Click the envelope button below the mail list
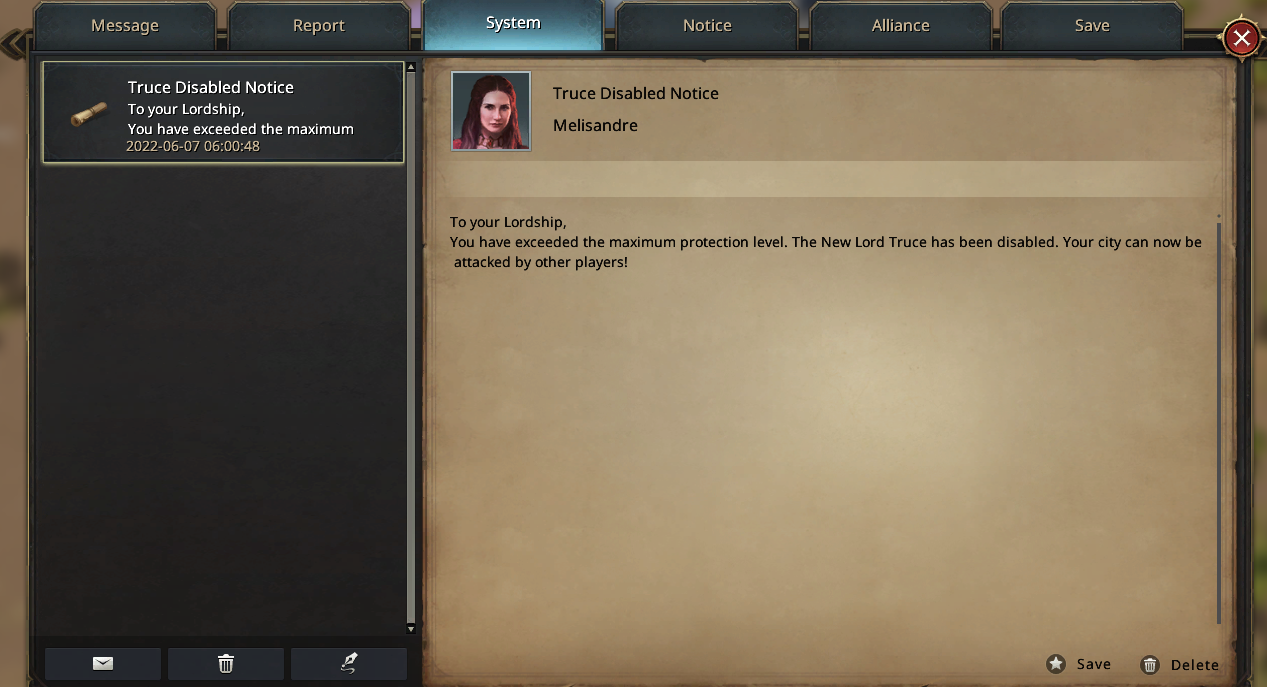Screen dimensions: 1267x687 [103, 663]
